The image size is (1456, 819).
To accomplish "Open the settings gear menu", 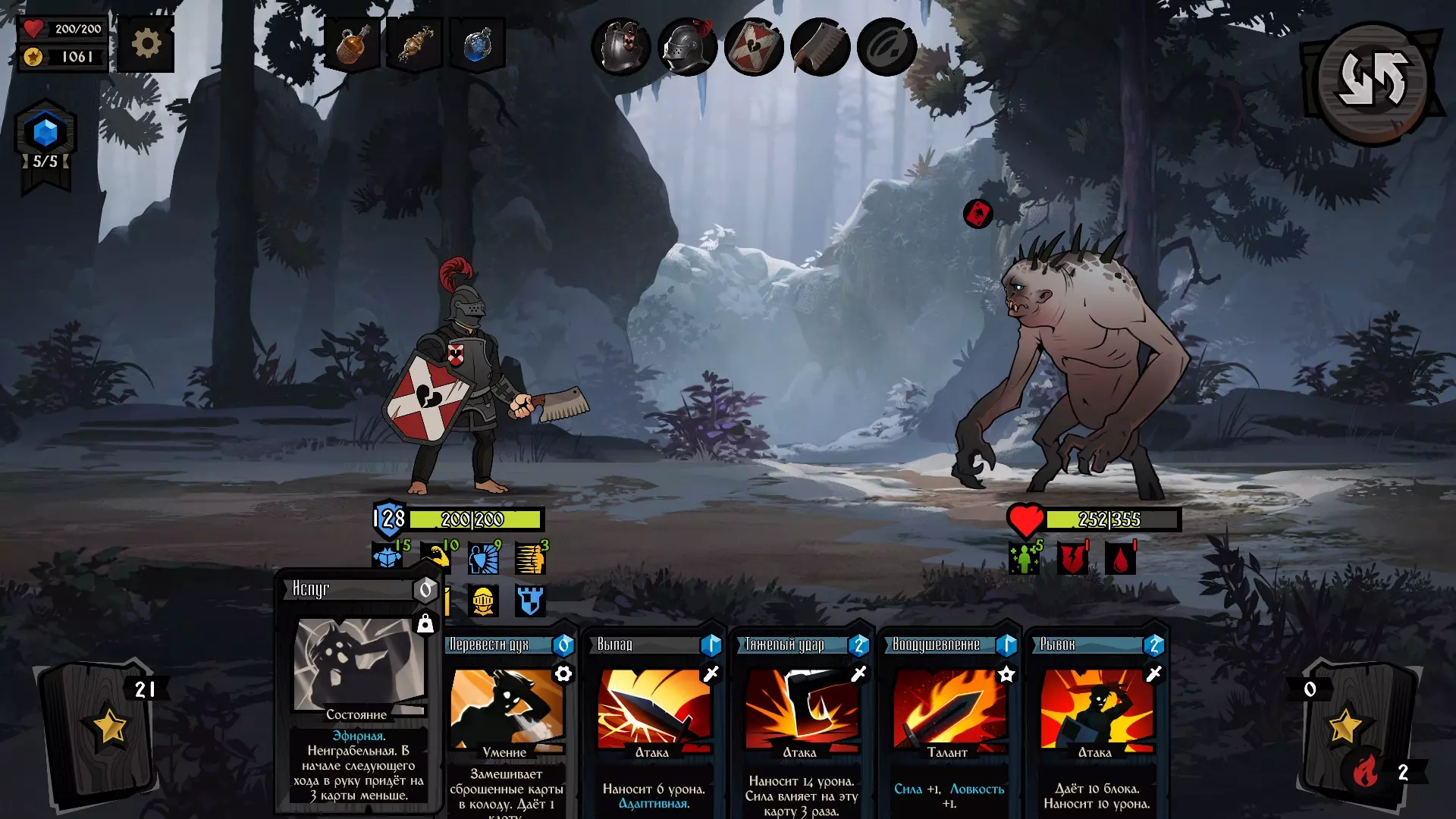I will [146, 44].
